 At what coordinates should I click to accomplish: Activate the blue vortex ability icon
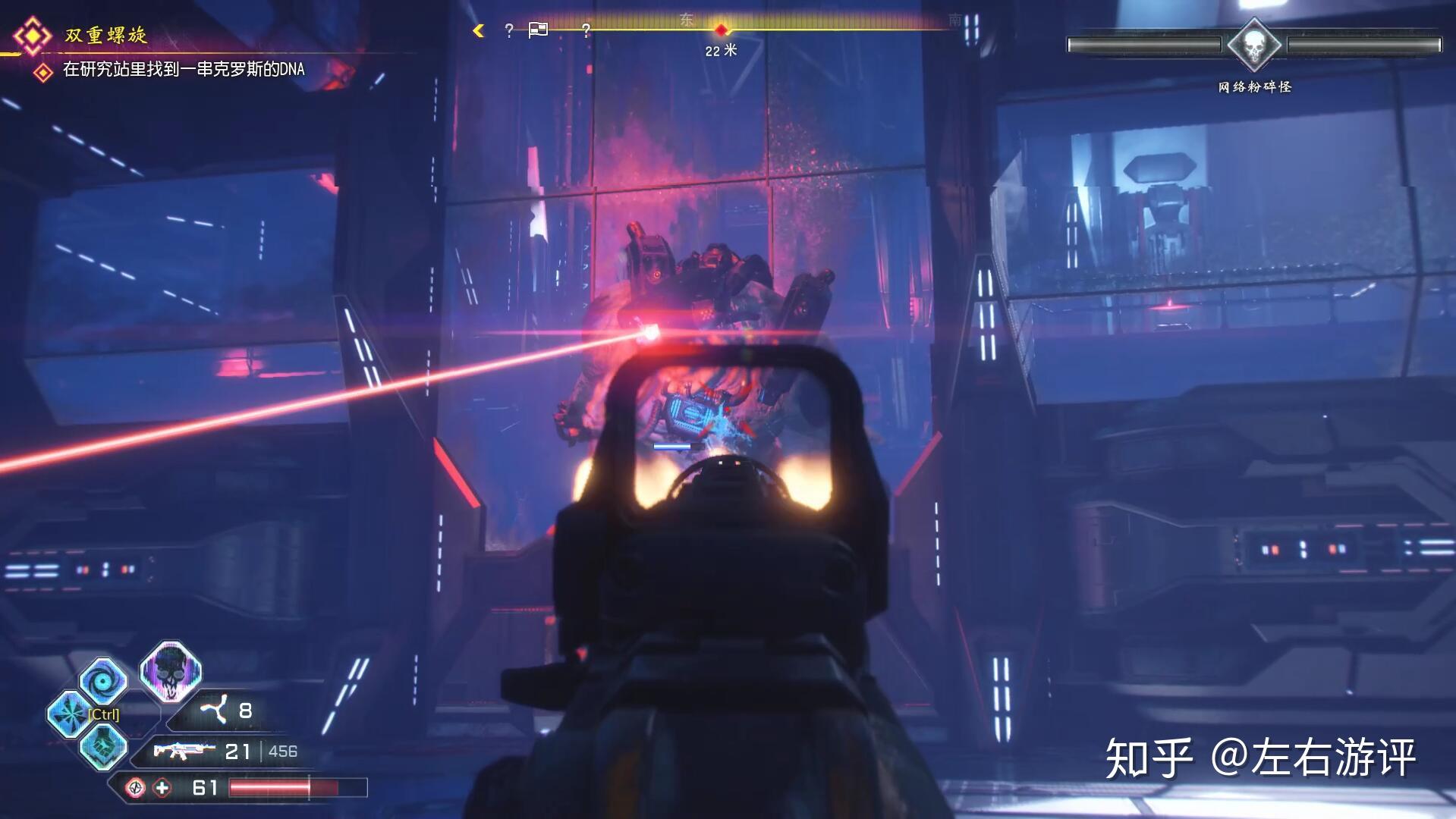click(x=102, y=680)
